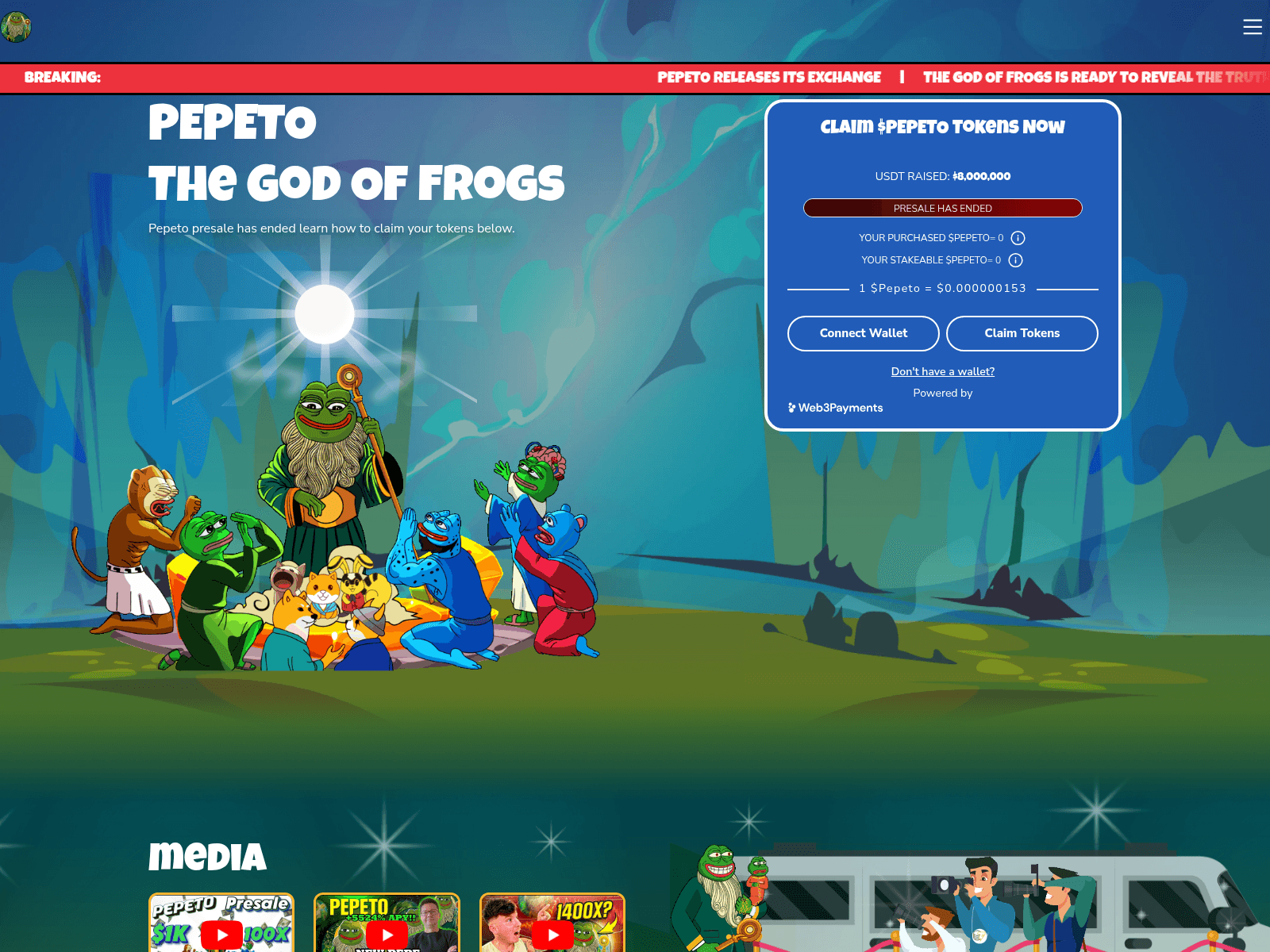This screenshot has height=952, width=1270.
Task: Open info tooltip for purchased $PEPETO
Action: (x=1017, y=237)
